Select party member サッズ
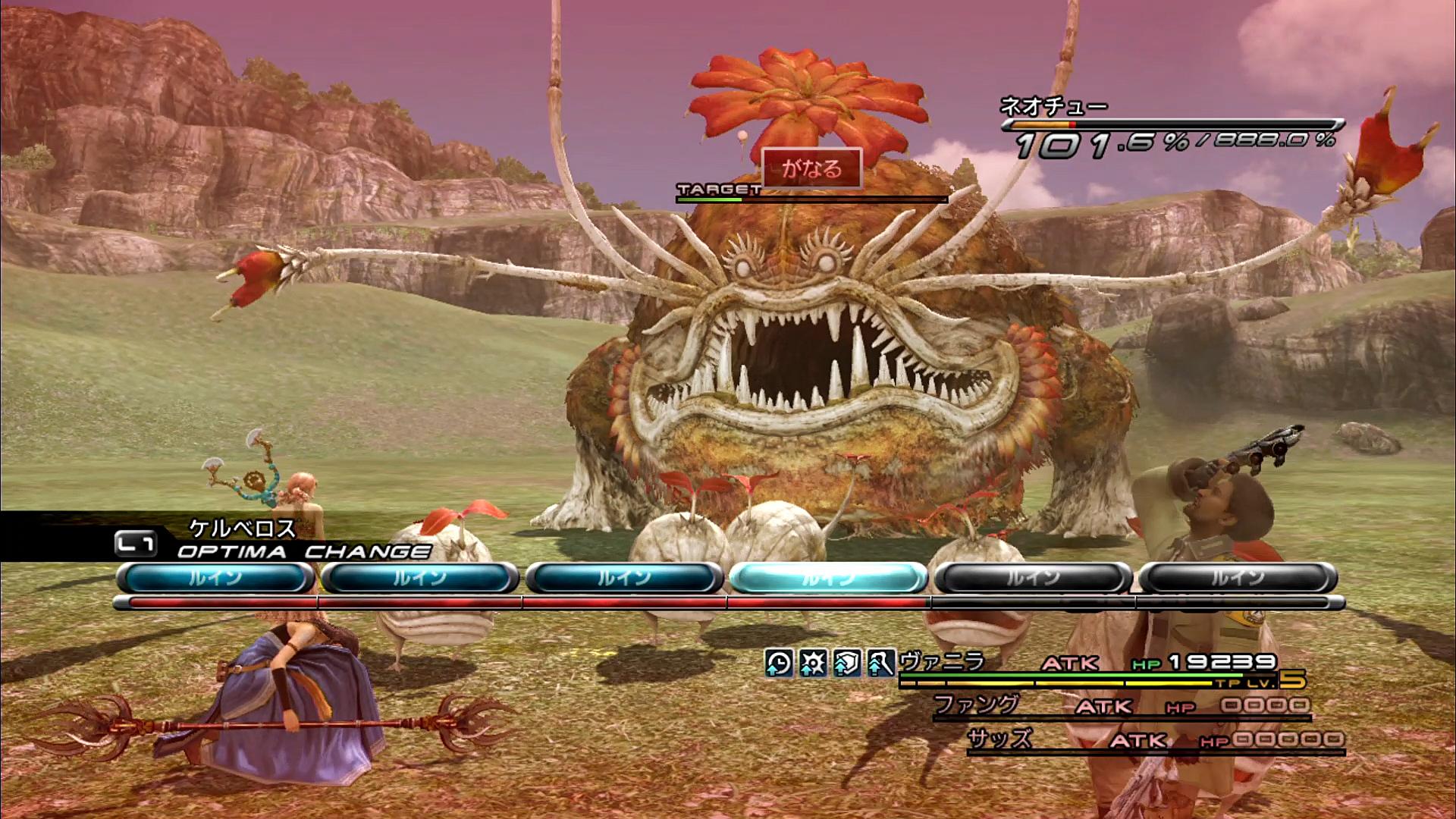Image resolution: width=1456 pixels, height=819 pixels. click(999, 739)
